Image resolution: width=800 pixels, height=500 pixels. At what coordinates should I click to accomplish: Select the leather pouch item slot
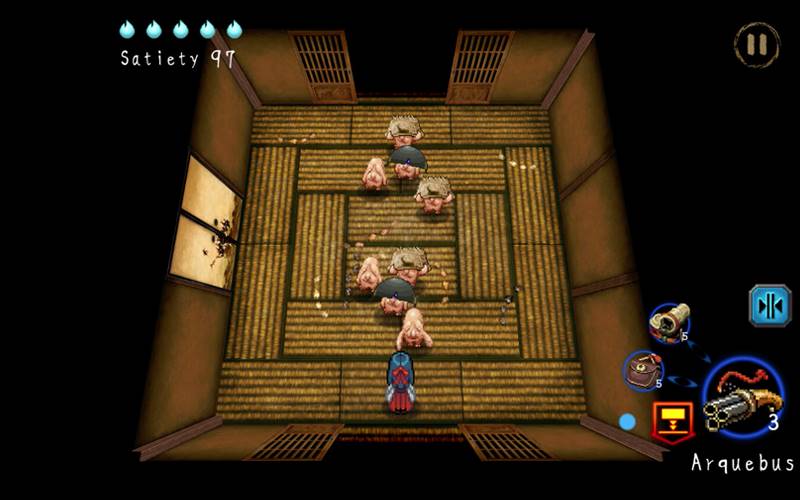643,370
